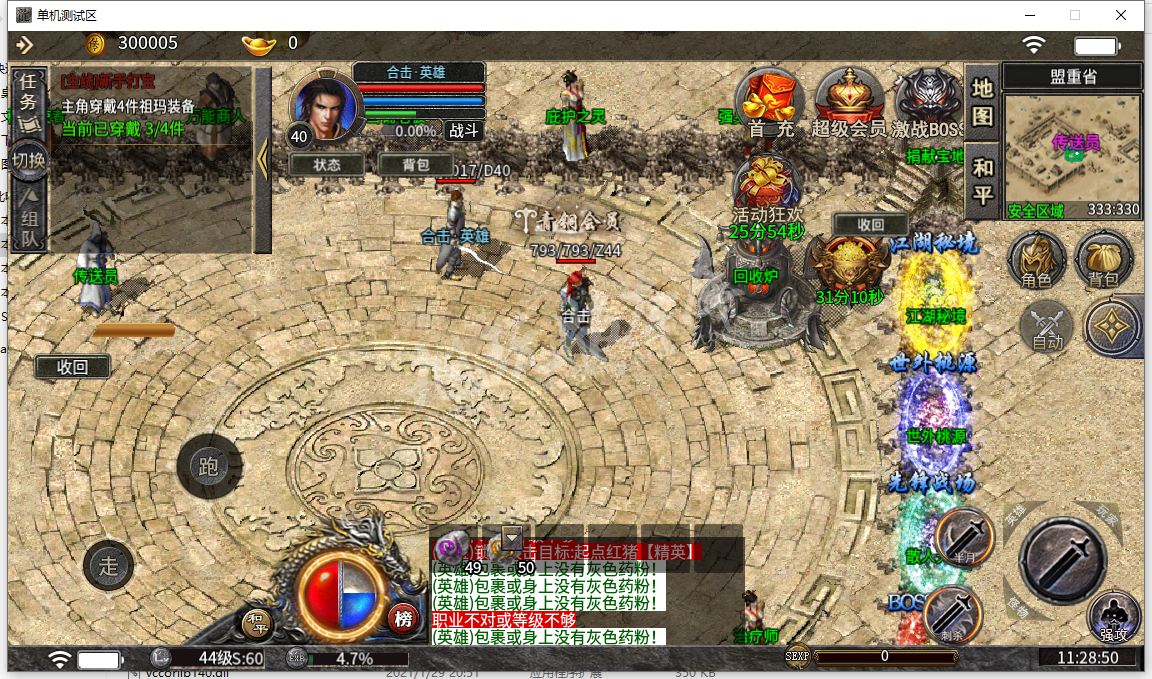Open the 激战BOSS event icon
1152x679 pixels.
[x=928, y=100]
